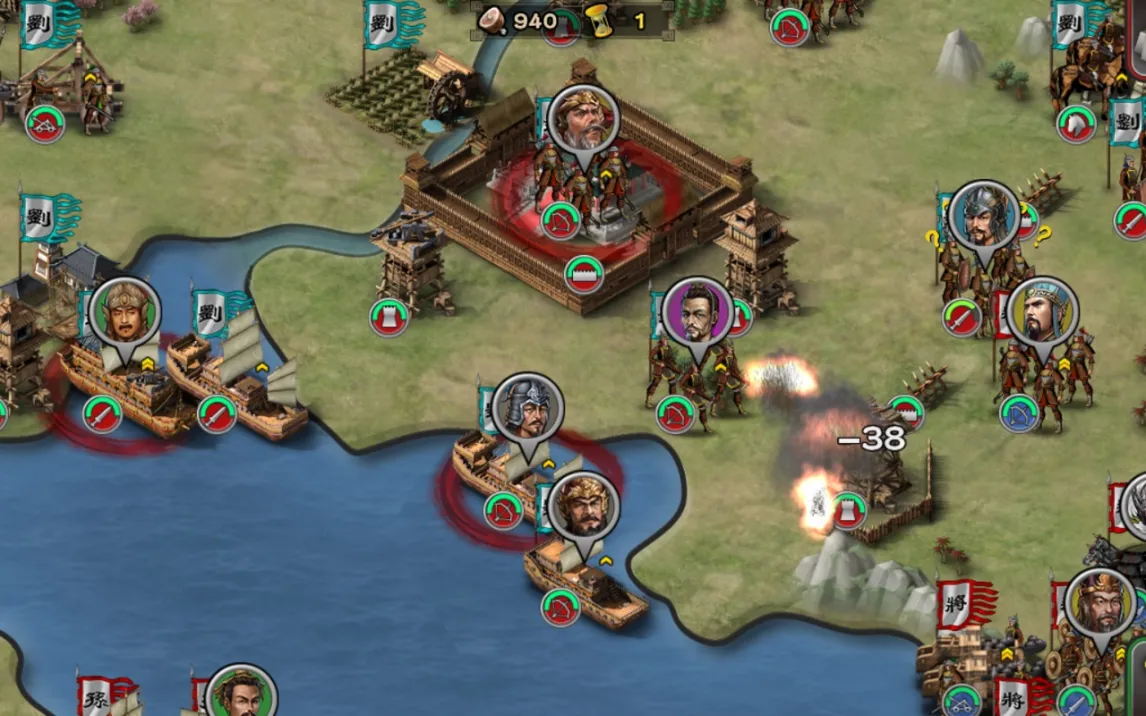
Task: Choose the steel-helmeted general on the ship
Action: pyautogui.click(x=527, y=407)
